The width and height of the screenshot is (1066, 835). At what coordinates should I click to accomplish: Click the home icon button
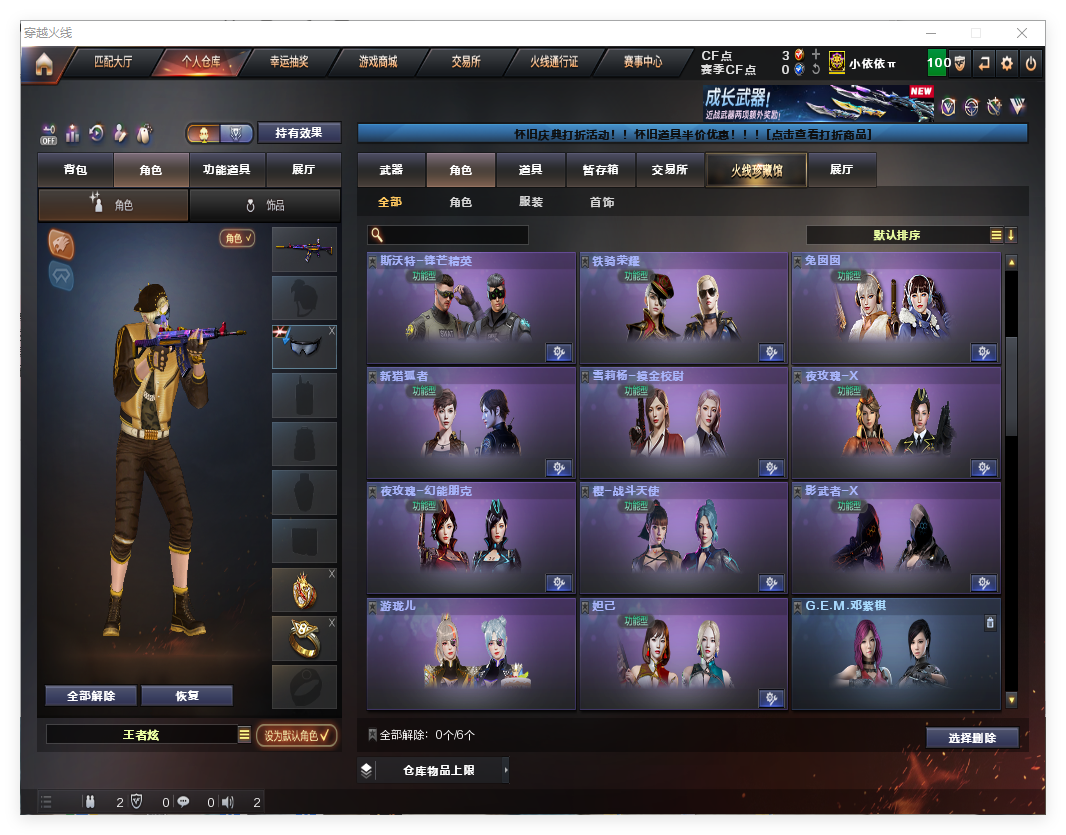(44, 64)
